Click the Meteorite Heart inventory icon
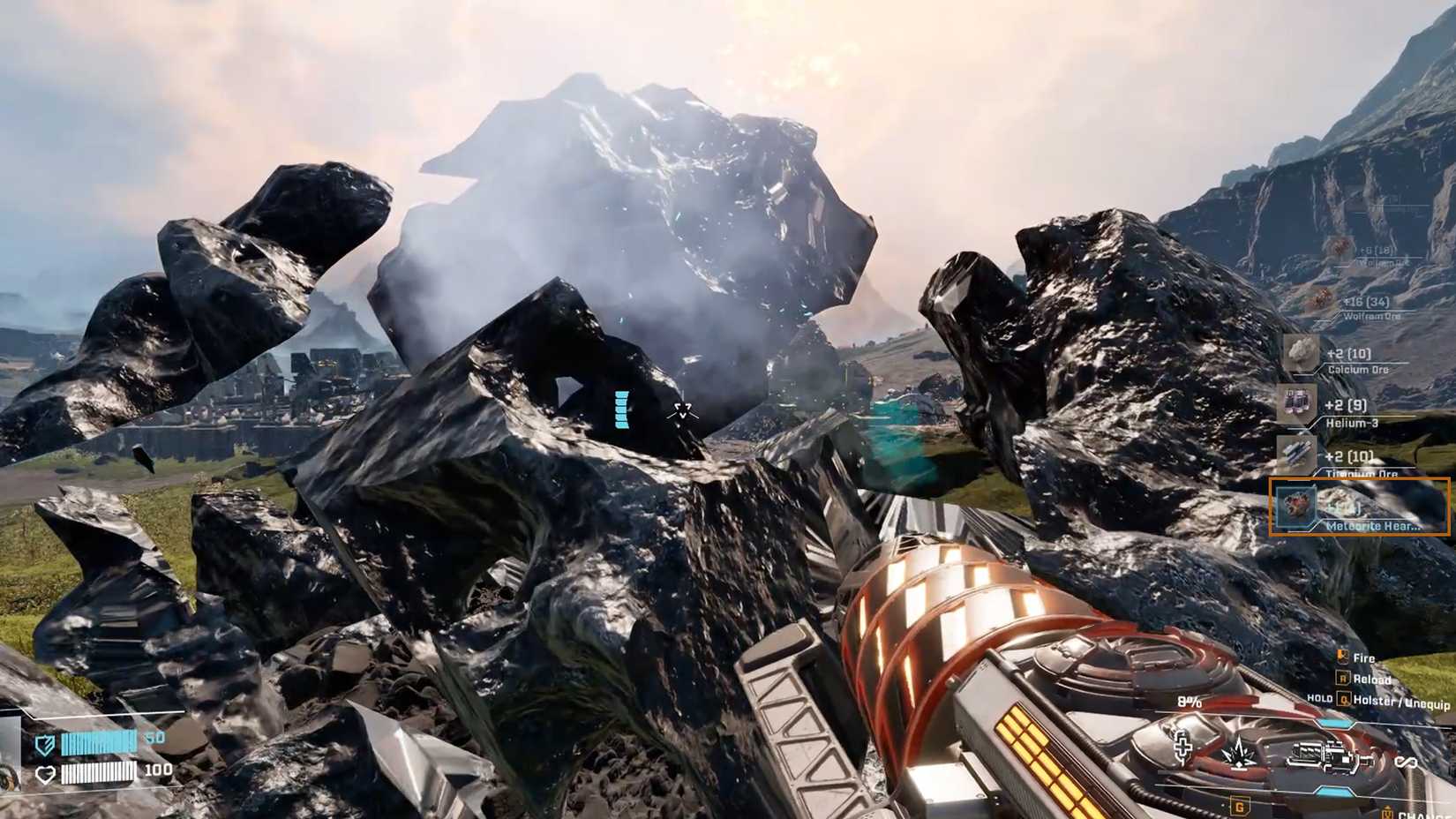This screenshot has width=1456, height=819. [1295, 506]
